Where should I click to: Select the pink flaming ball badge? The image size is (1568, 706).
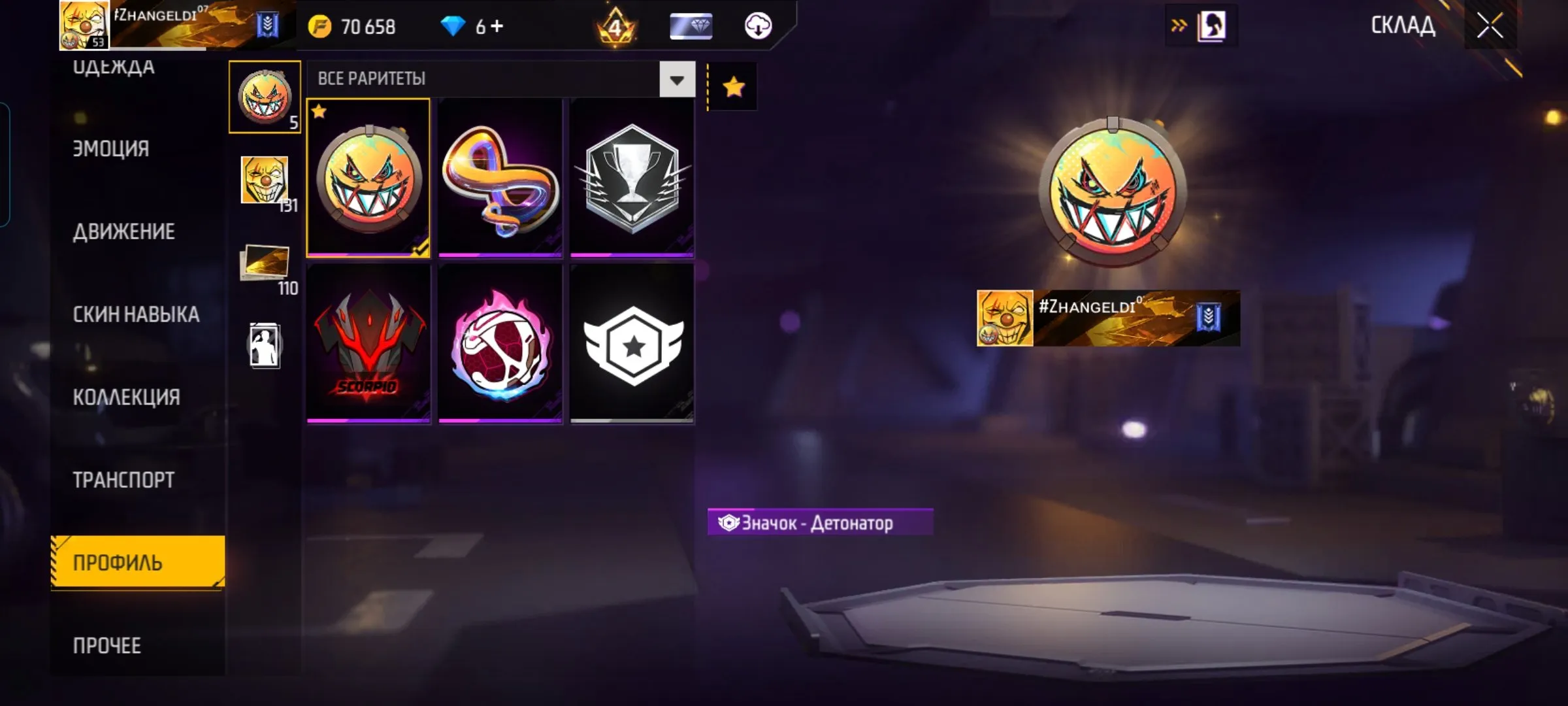pos(500,344)
